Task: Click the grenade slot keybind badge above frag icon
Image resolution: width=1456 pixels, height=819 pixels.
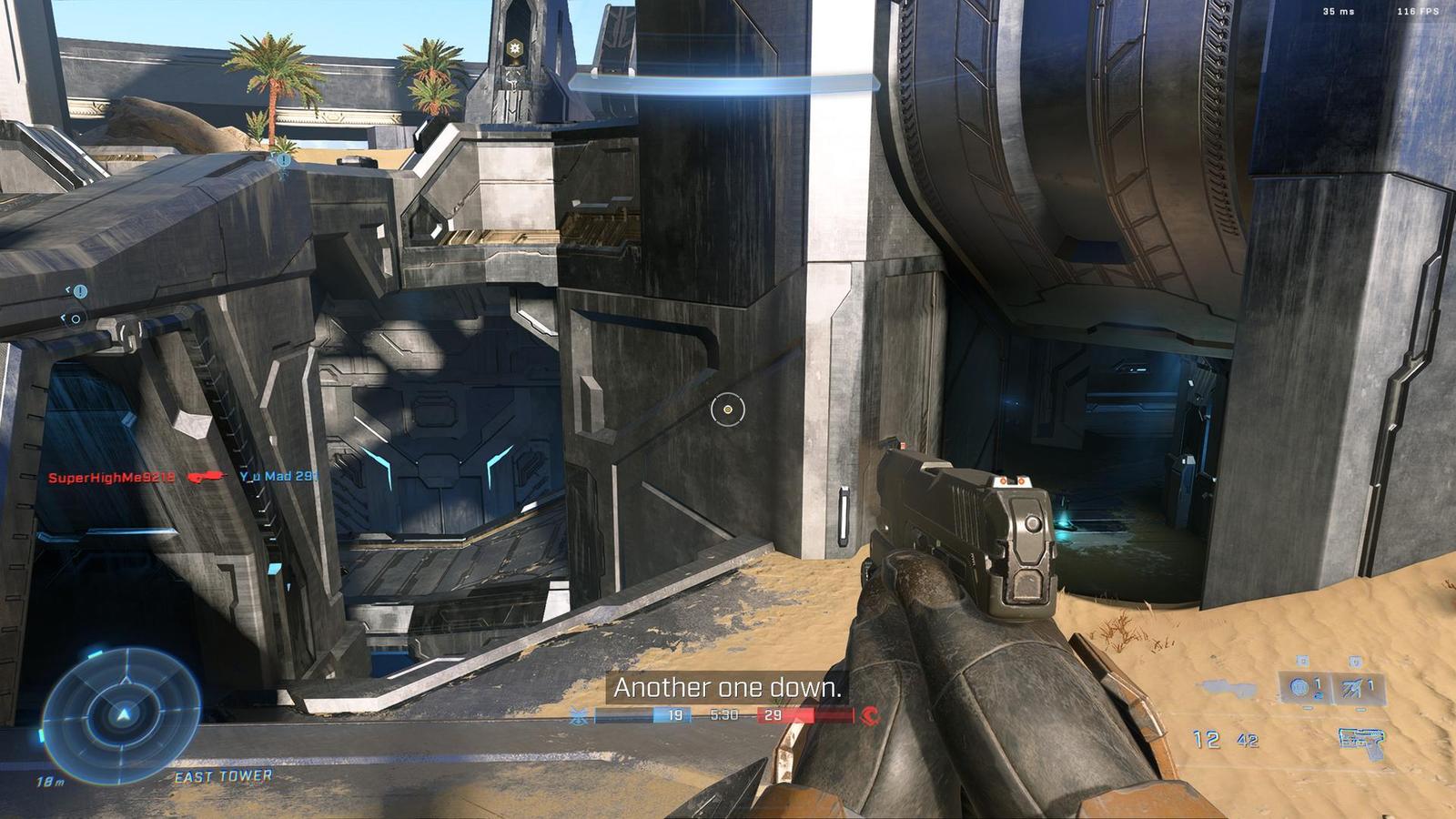Action: pos(1303,662)
